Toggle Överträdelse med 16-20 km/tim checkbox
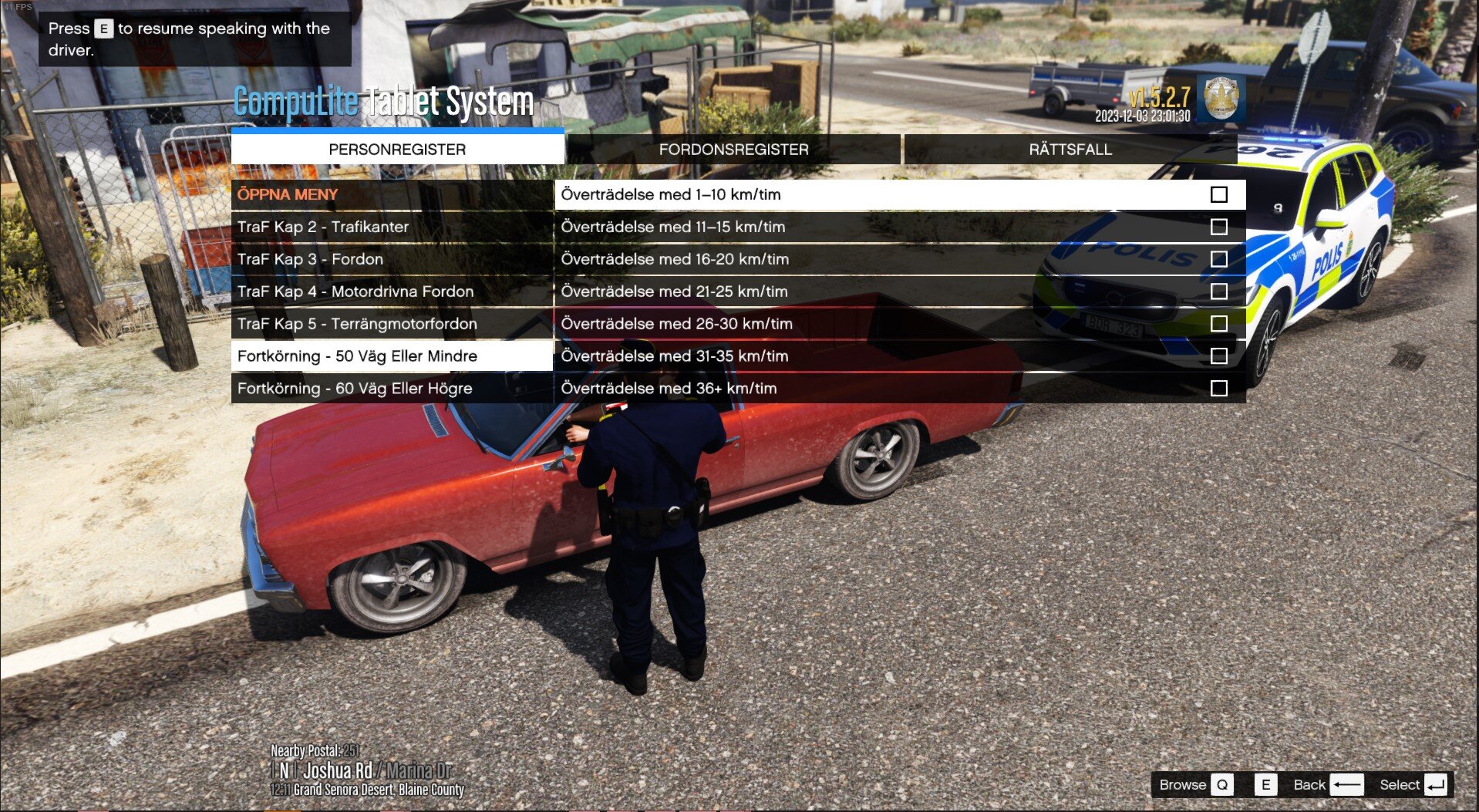Viewport: 1479px width, 812px height. (1218, 259)
